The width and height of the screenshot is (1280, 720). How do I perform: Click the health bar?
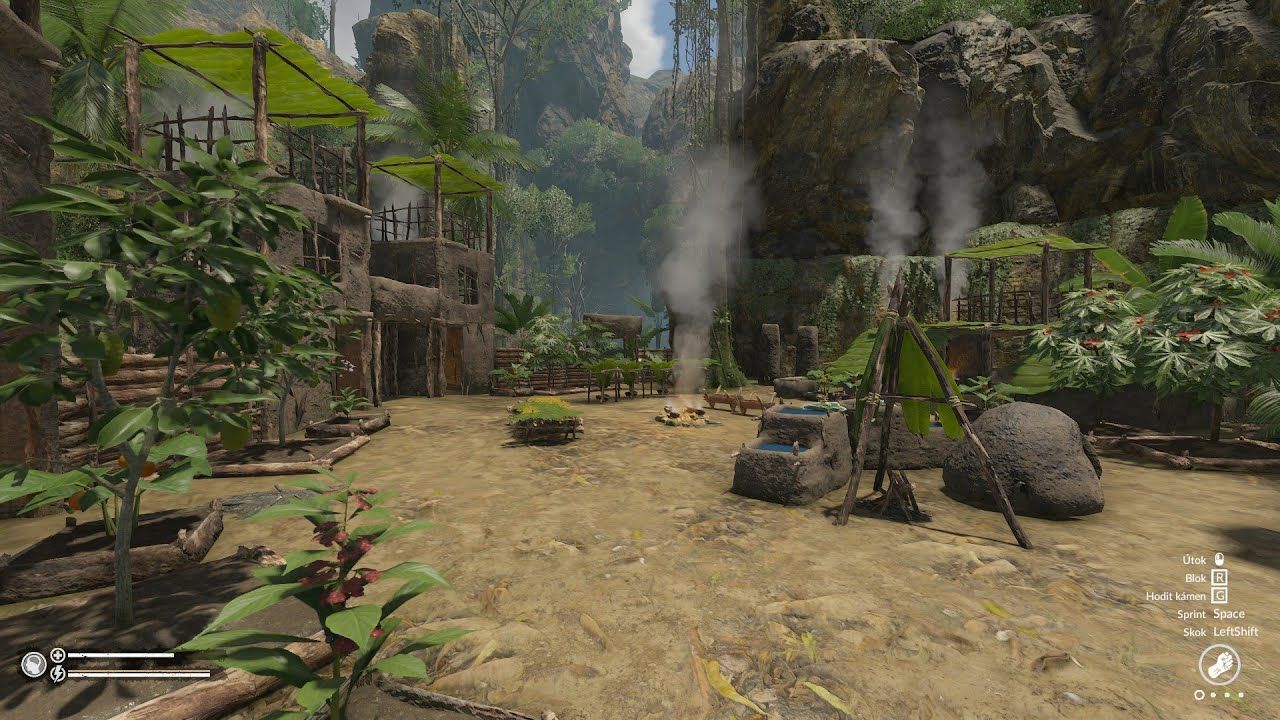[x=120, y=656]
